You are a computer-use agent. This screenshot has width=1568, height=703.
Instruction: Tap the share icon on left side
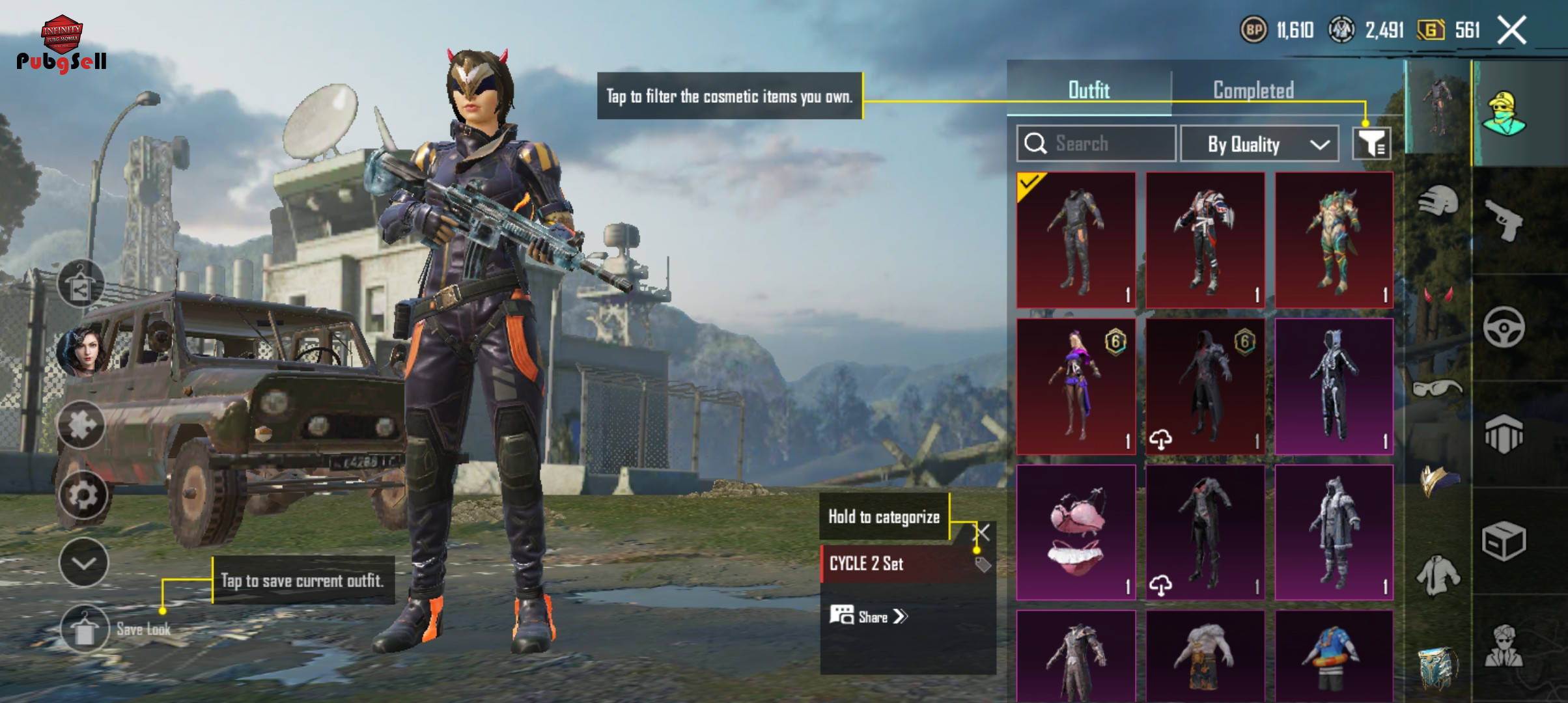[81, 284]
